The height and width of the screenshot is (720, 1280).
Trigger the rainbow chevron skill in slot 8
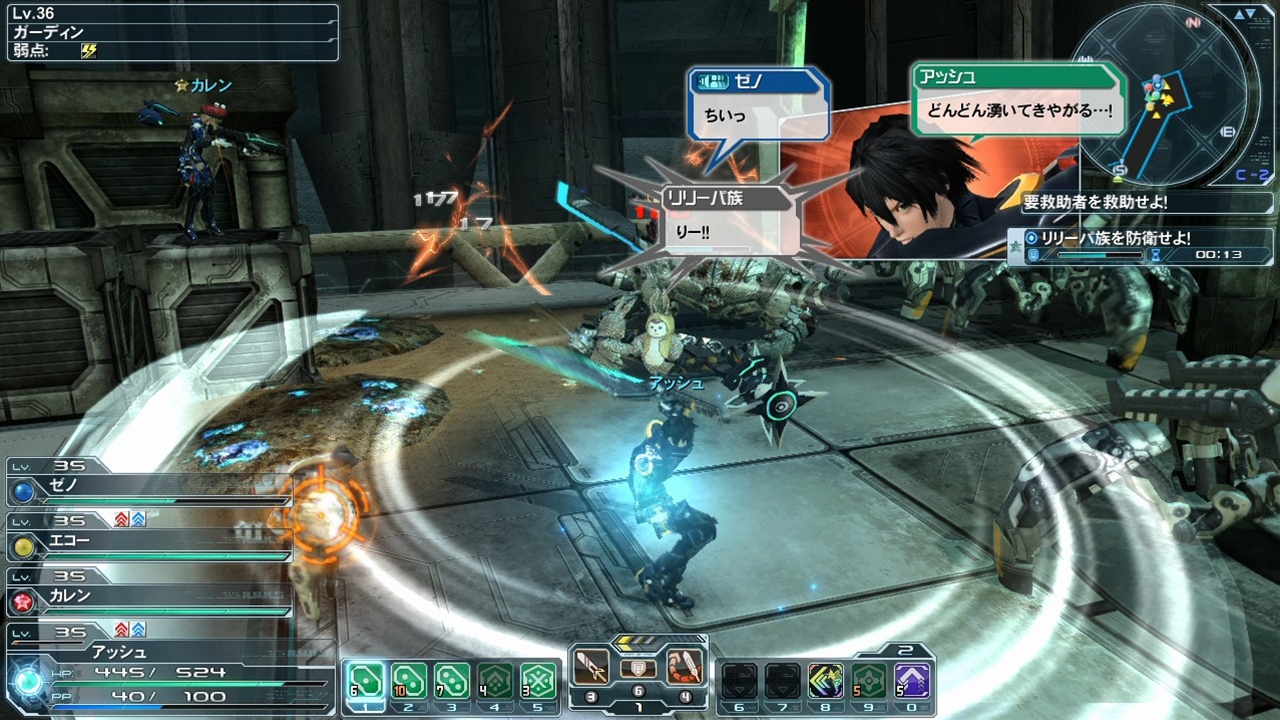click(826, 681)
